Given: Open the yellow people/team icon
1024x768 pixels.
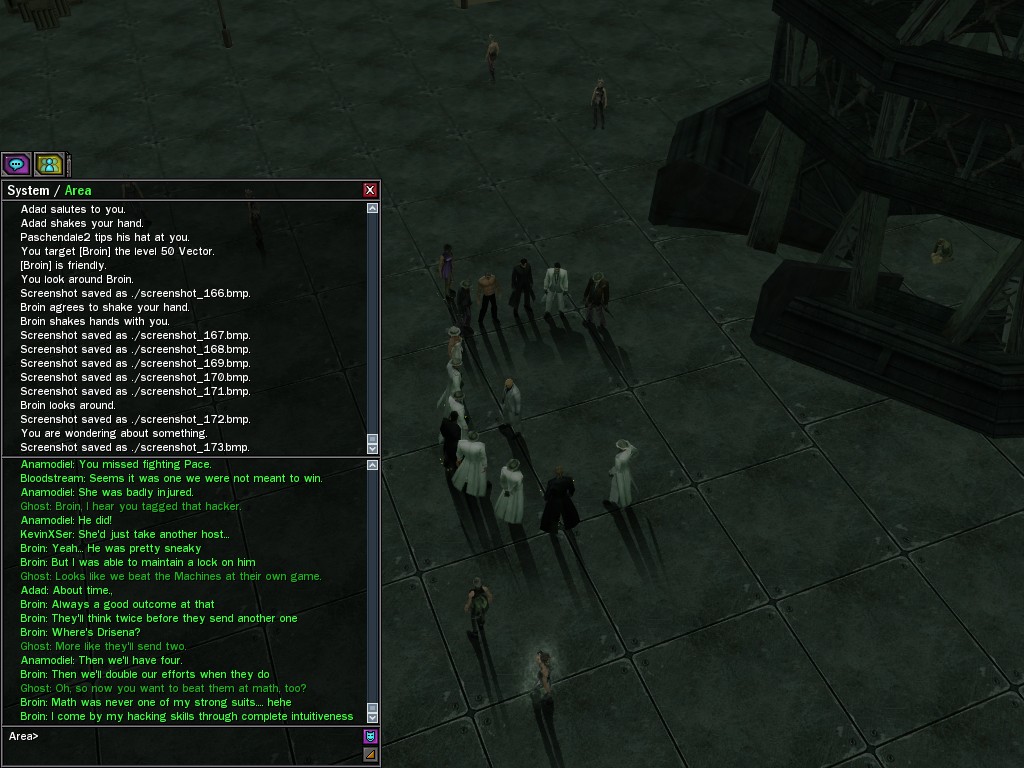Looking at the screenshot, I should (x=49, y=164).
